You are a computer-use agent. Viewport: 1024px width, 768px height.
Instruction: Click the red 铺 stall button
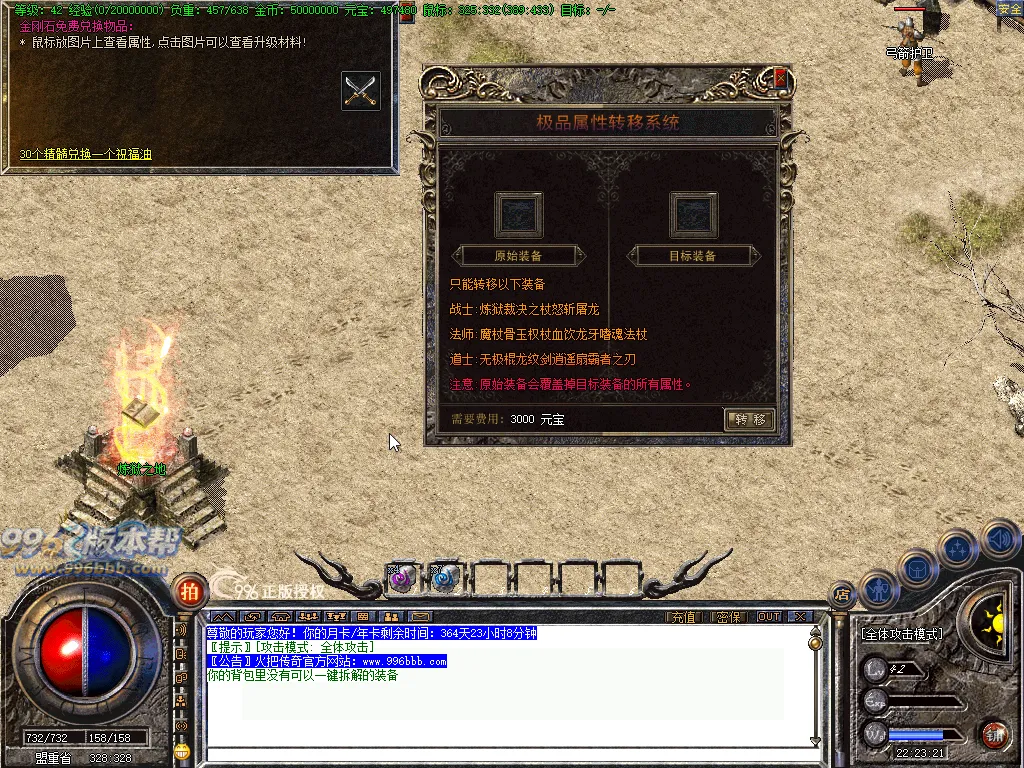coord(993,734)
